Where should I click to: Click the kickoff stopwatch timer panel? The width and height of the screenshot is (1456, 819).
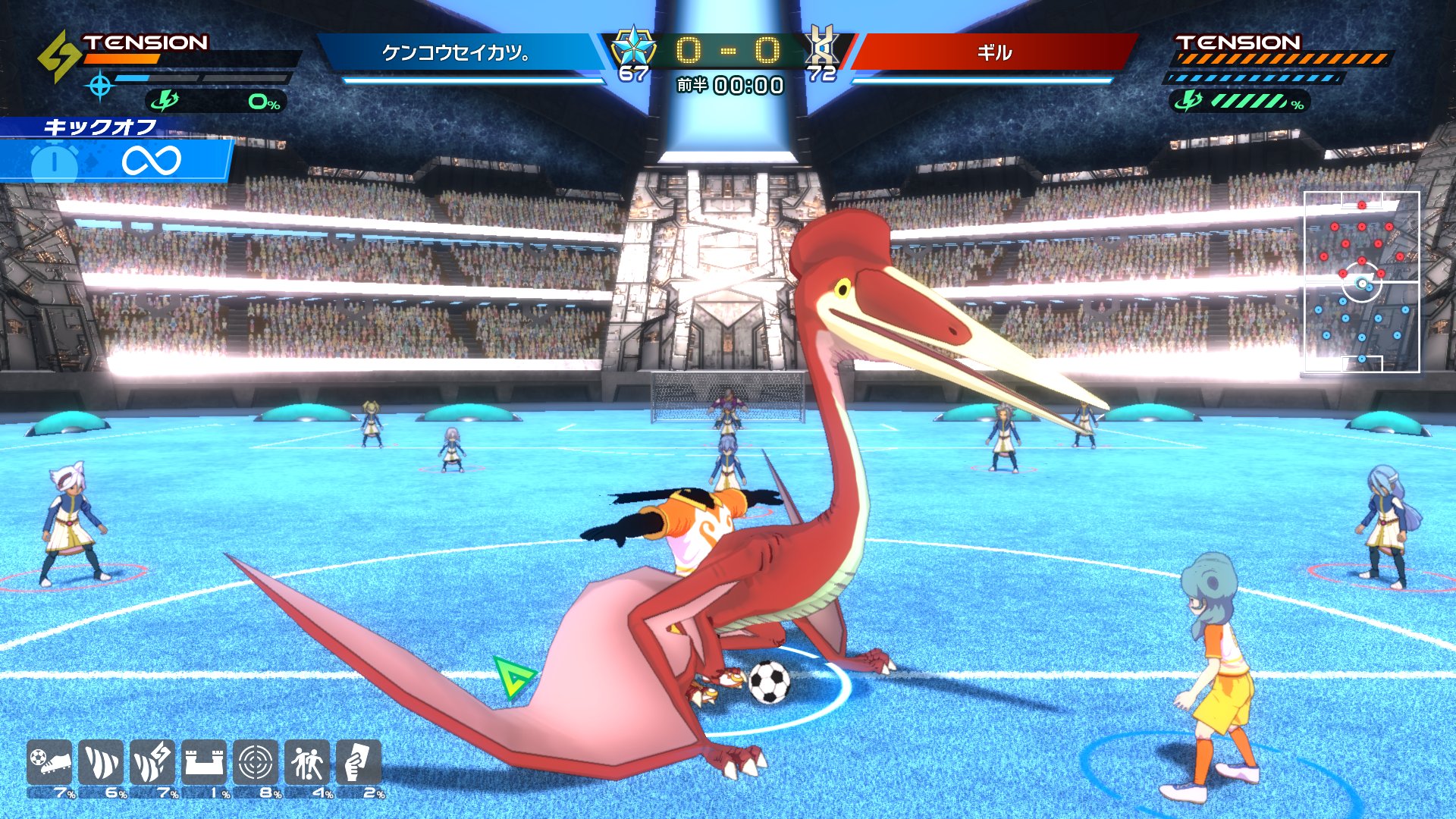114,159
